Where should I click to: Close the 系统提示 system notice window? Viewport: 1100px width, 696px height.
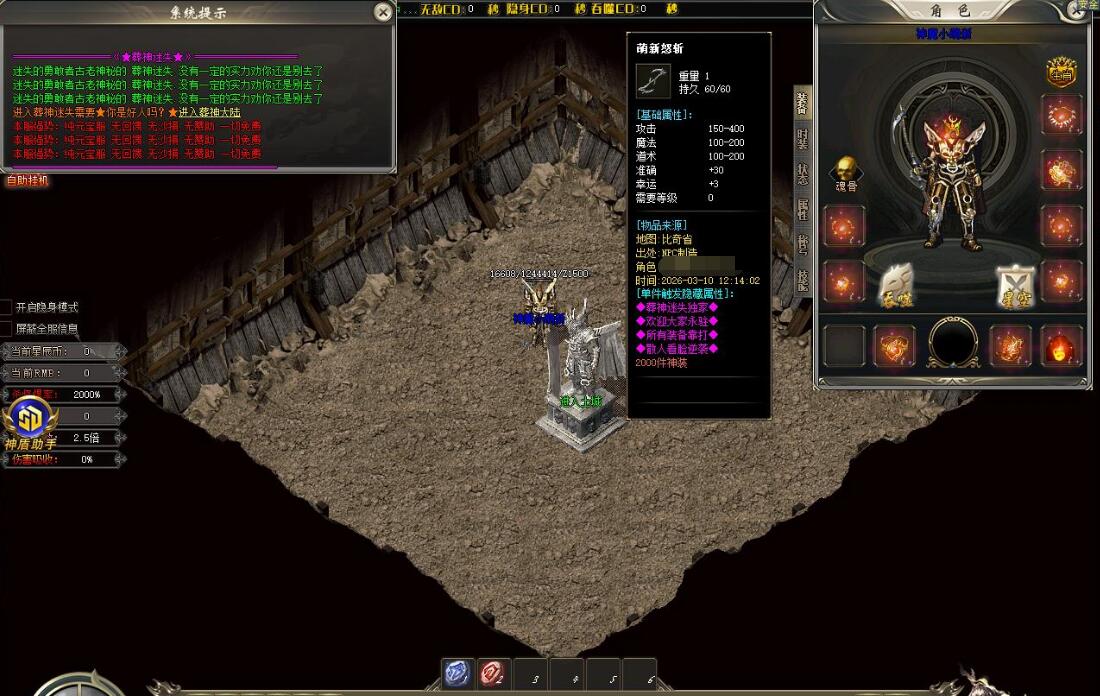[383, 12]
